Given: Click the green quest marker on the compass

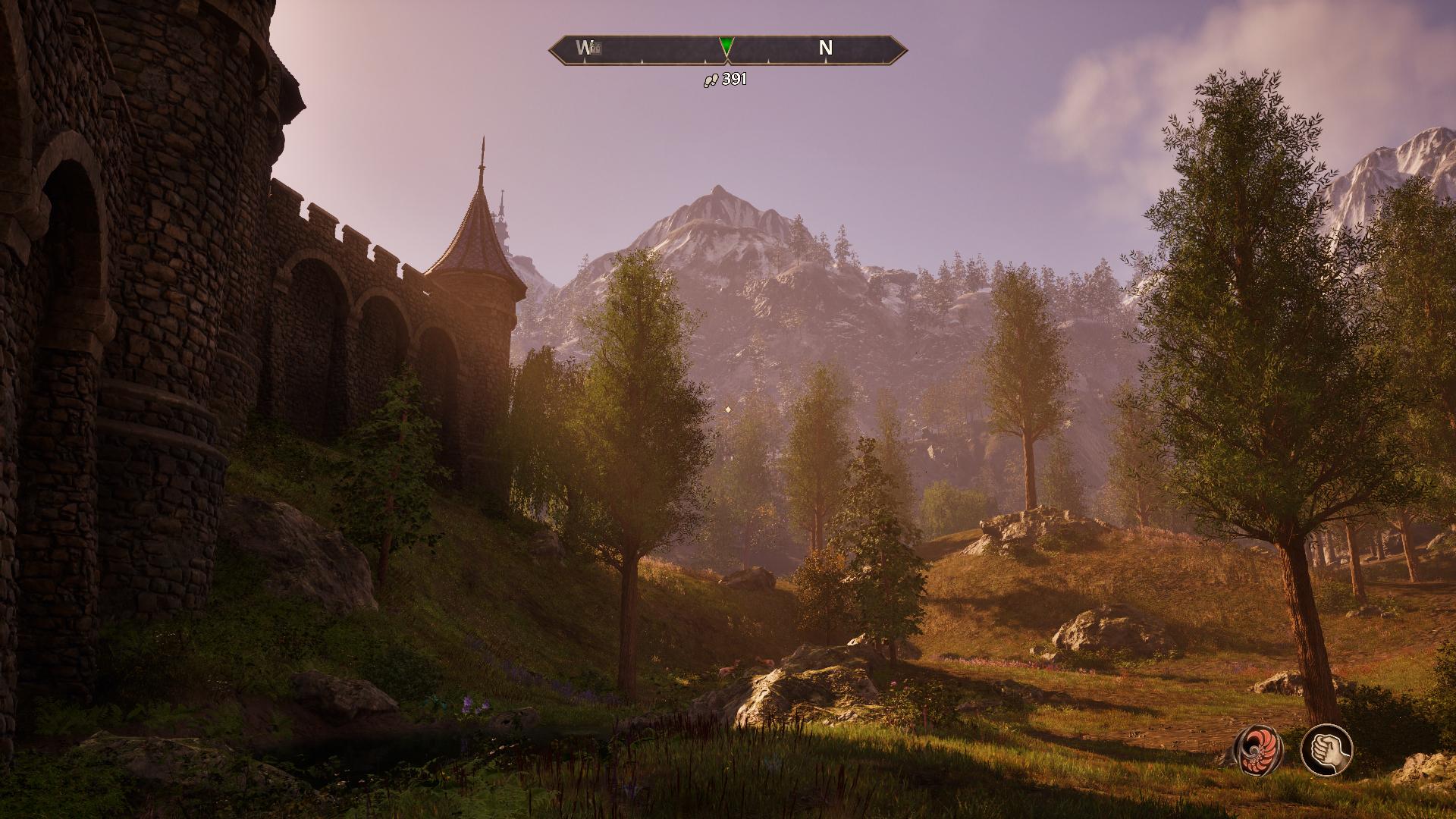Looking at the screenshot, I should (726, 47).
